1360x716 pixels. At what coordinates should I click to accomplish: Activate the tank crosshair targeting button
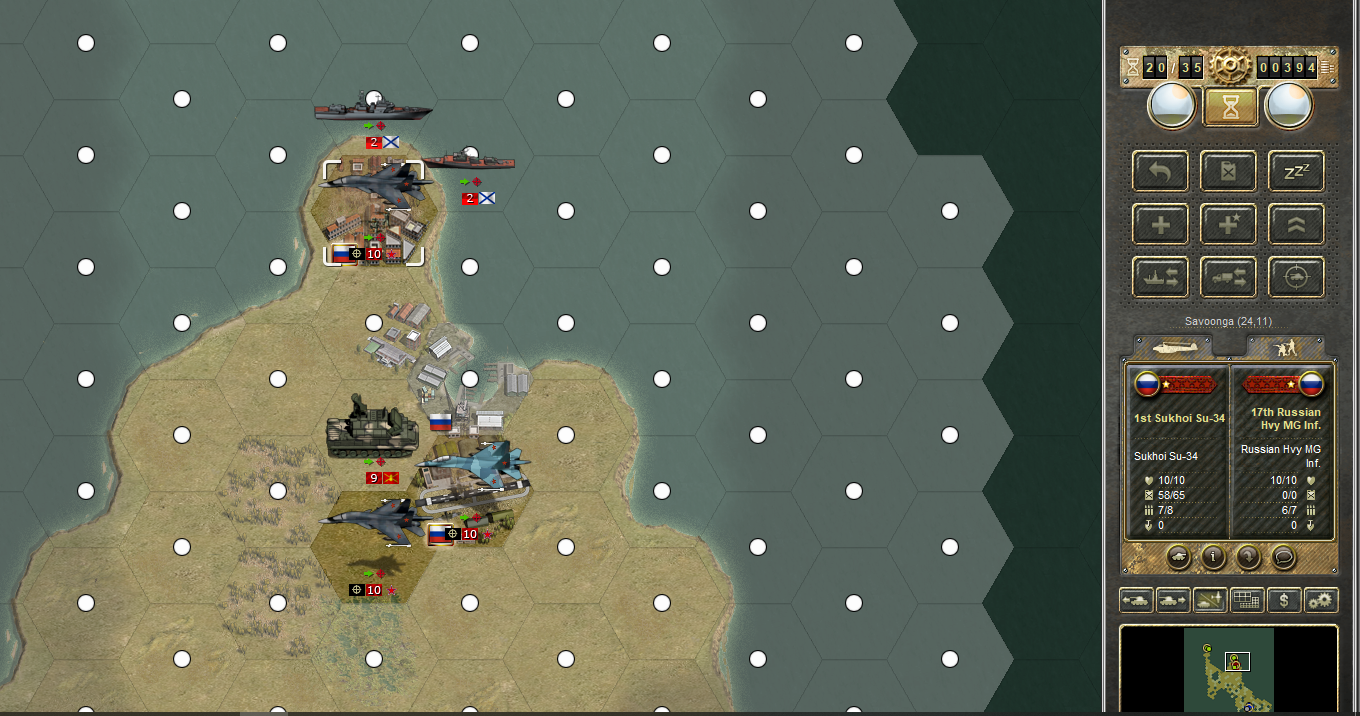(x=1296, y=277)
